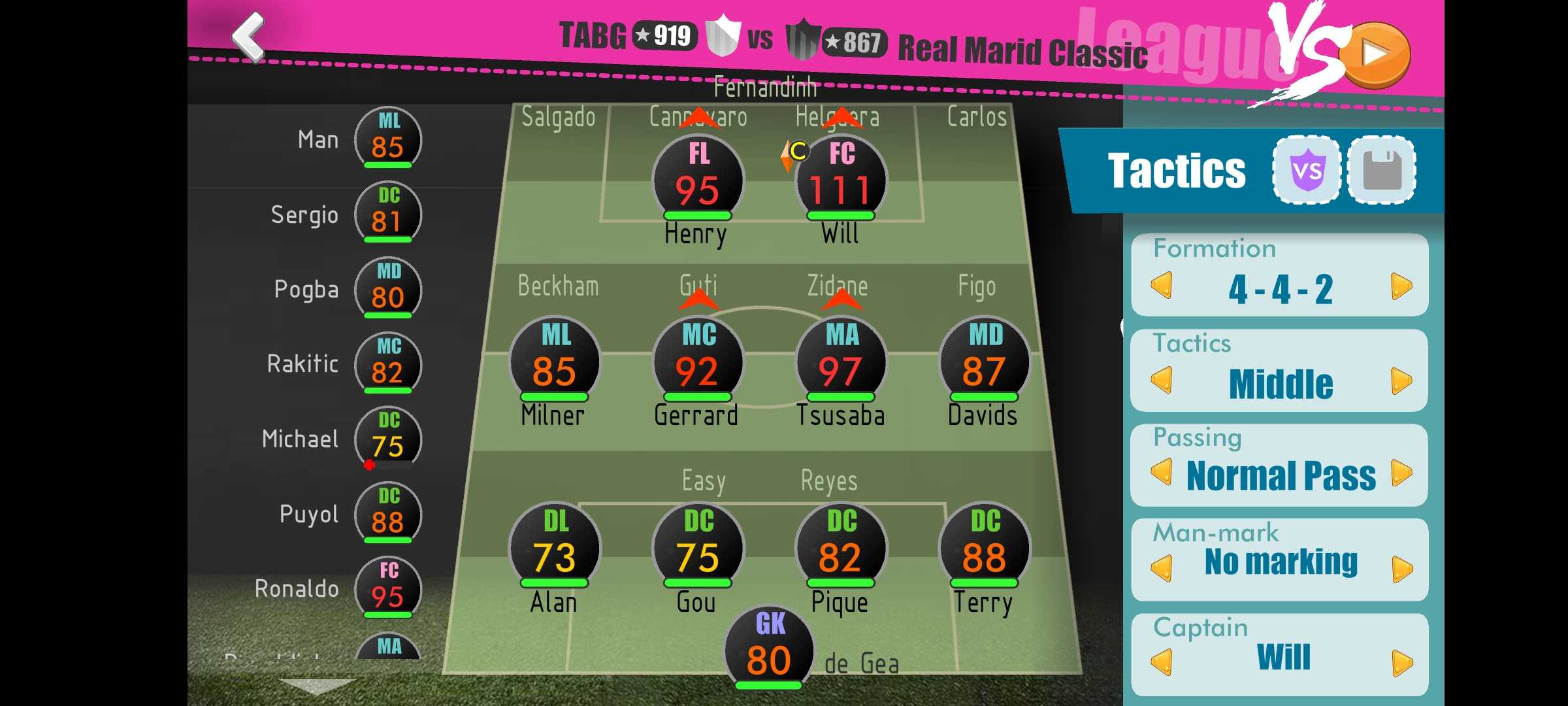Screen dimensions: 1568x706
Task: Expand the bench list down arrow
Action: click(x=317, y=686)
